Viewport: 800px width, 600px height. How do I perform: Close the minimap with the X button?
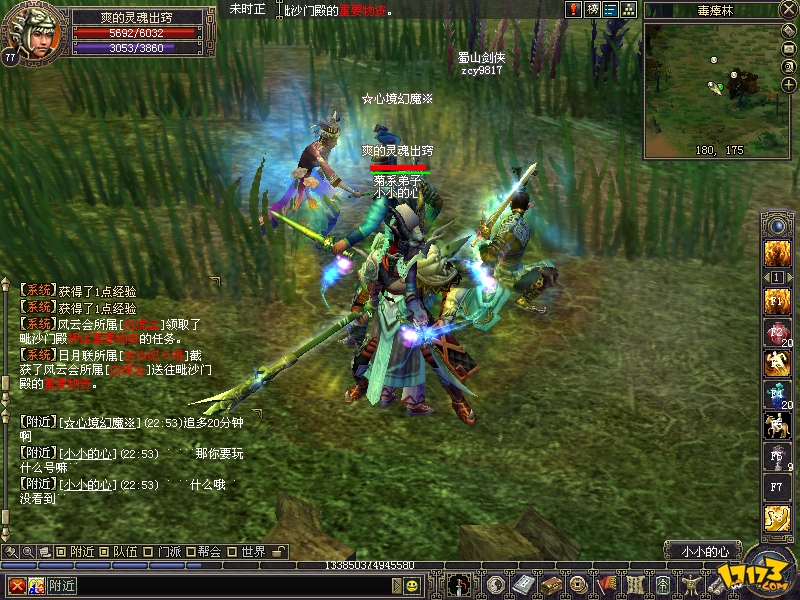(787, 10)
